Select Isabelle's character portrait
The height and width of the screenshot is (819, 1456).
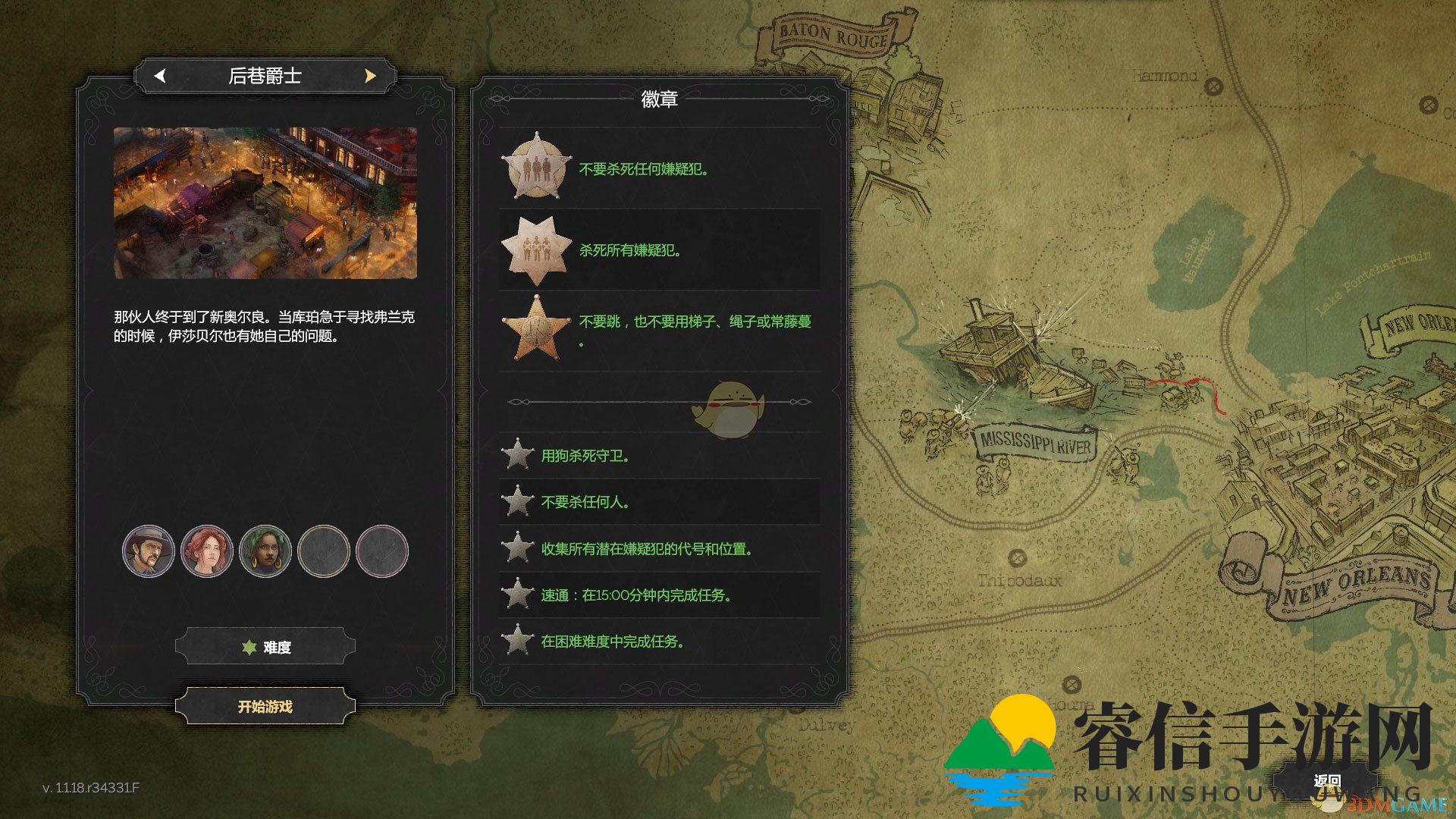265,551
